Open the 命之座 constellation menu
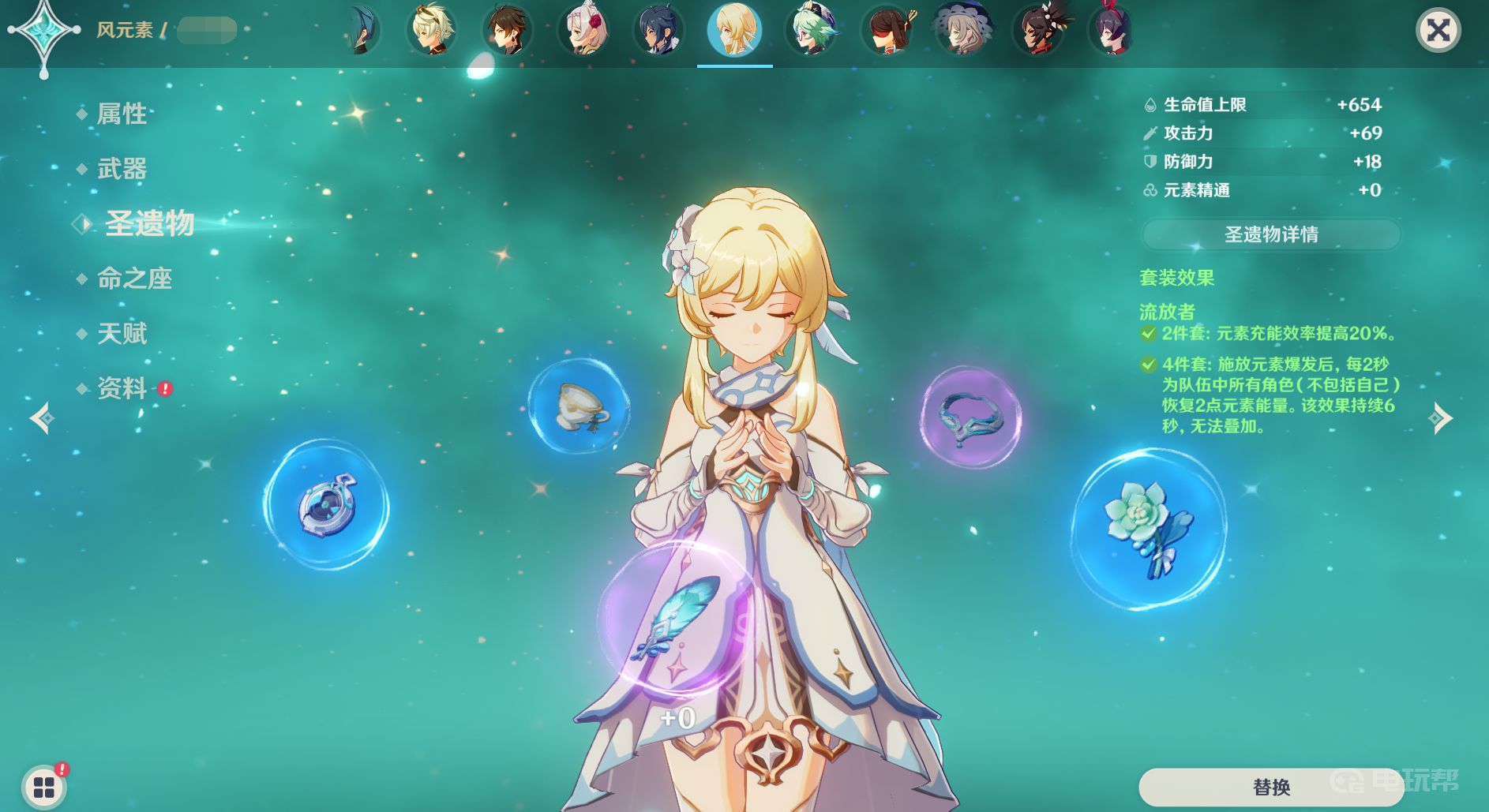This screenshot has height=812, width=1489. pyautogui.click(x=134, y=279)
